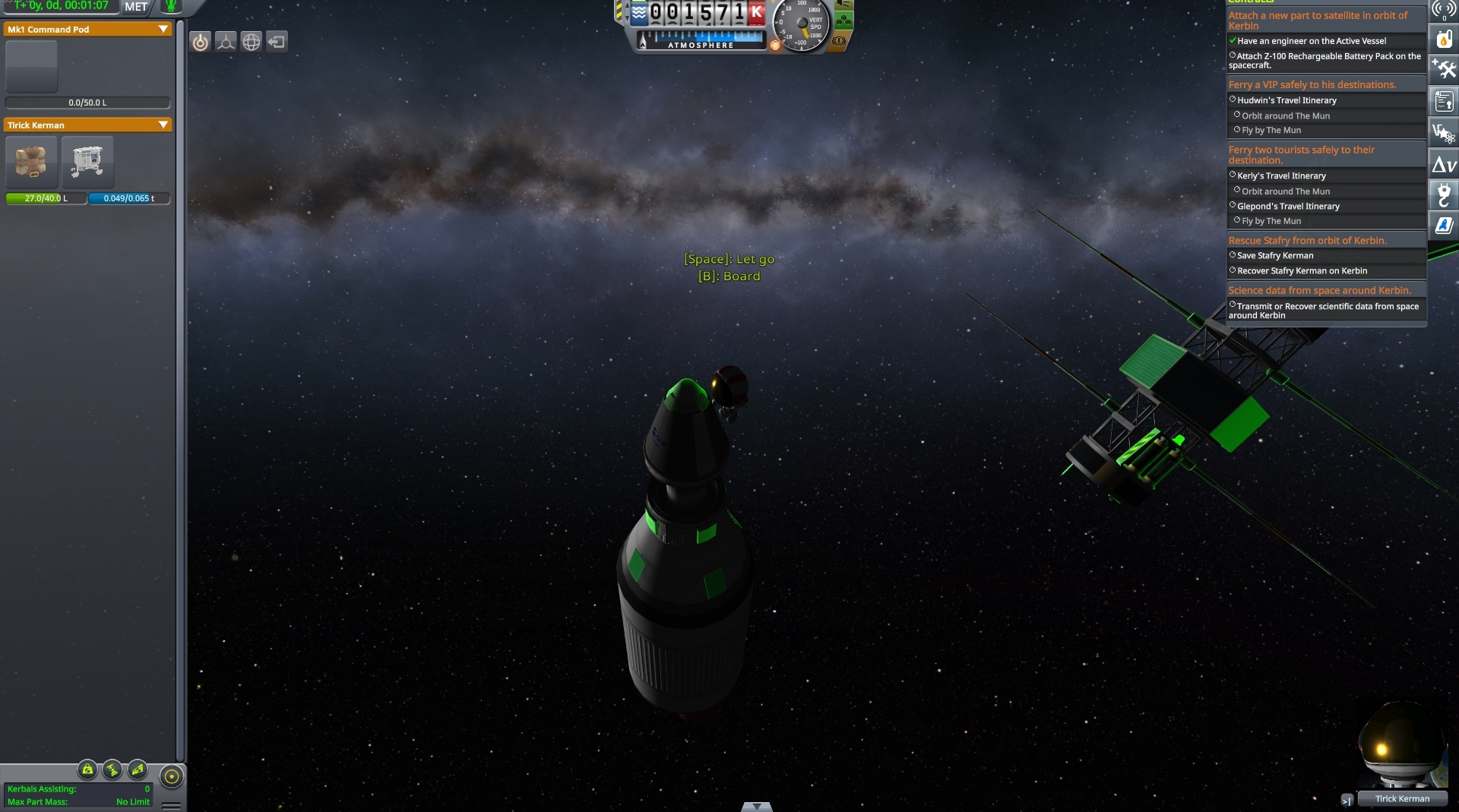The height and width of the screenshot is (812, 1459).
Task: Select the Rescue Stafry contract header
Action: (1307, 241)
